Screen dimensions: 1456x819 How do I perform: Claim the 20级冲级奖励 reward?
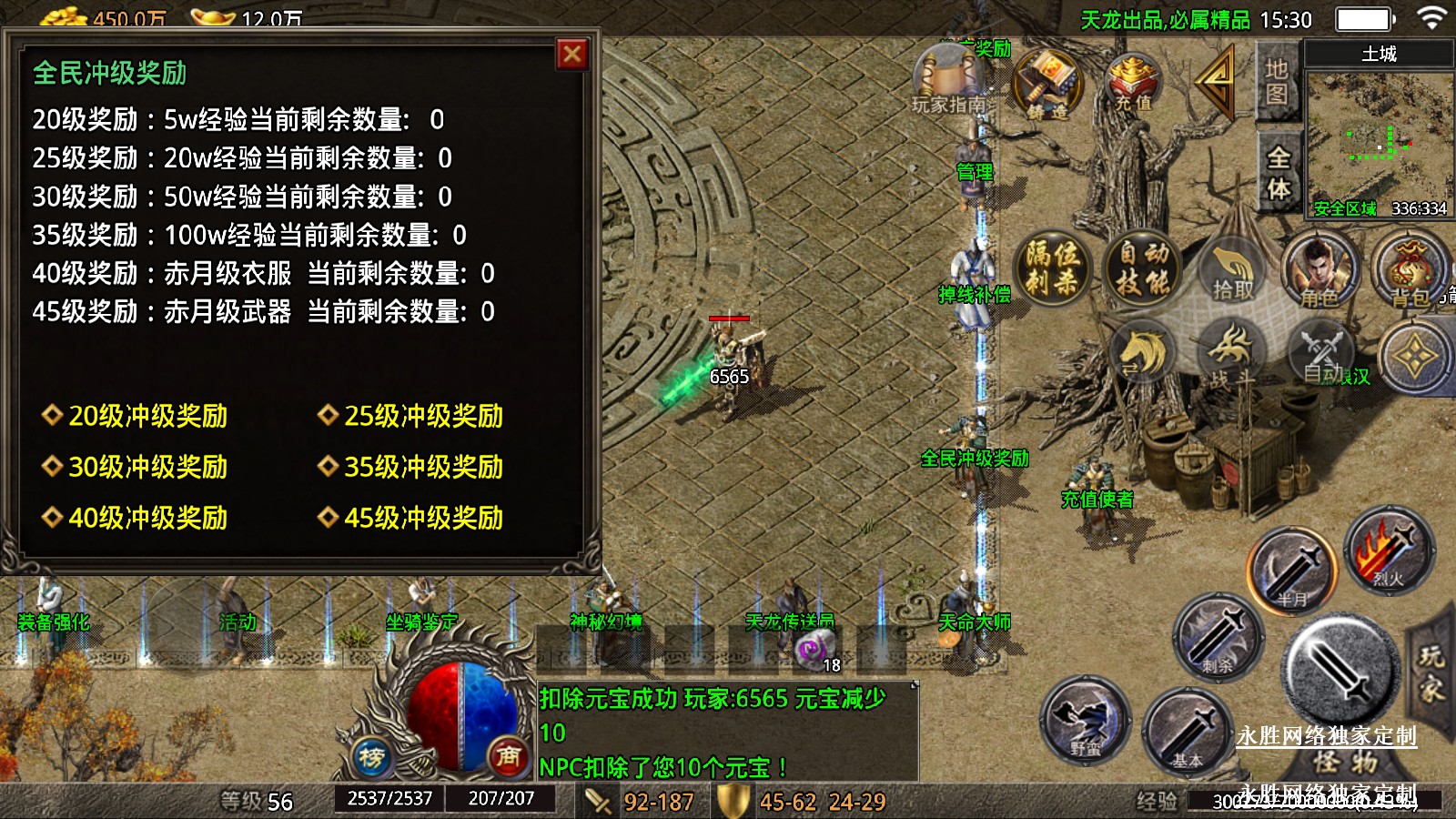147,416
